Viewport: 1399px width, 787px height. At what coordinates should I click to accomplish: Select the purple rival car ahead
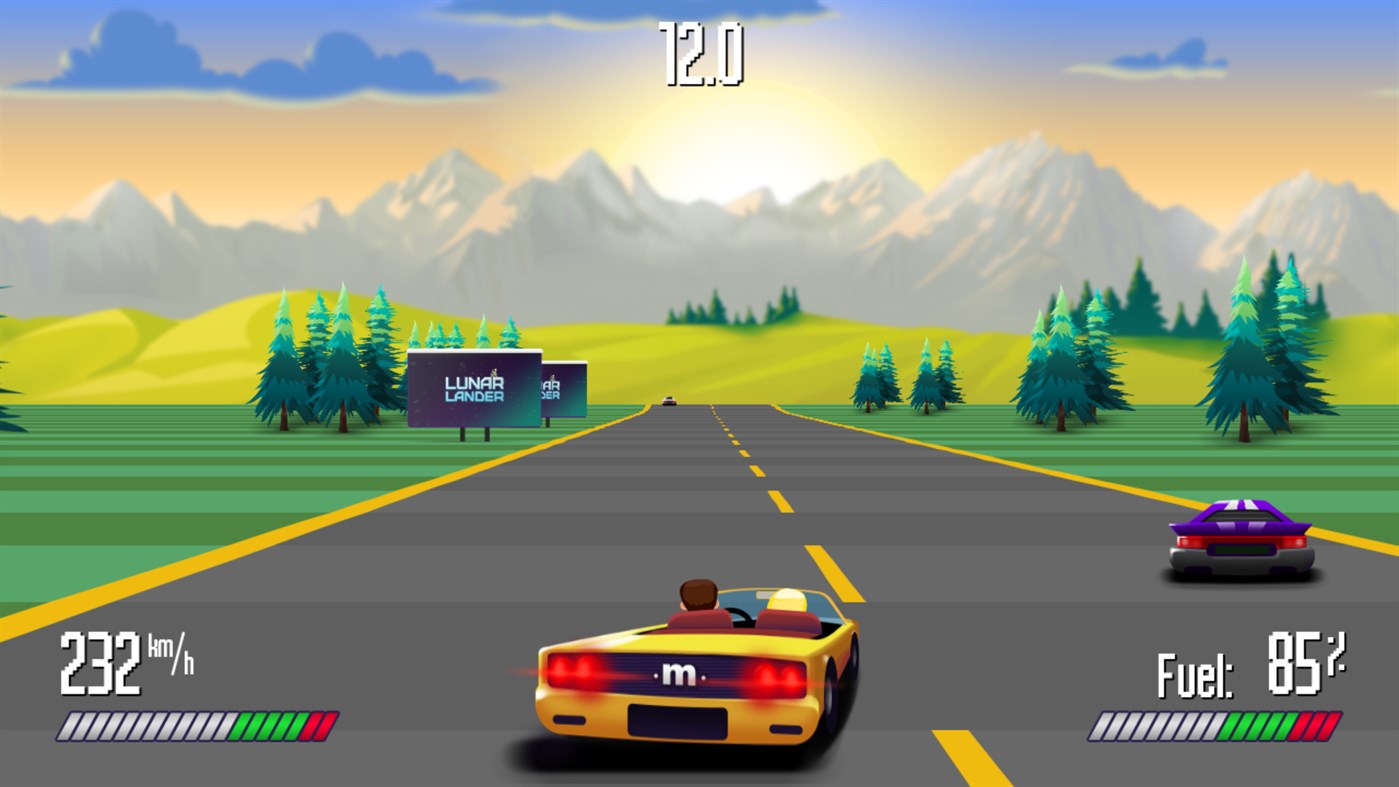point(1240,540)
